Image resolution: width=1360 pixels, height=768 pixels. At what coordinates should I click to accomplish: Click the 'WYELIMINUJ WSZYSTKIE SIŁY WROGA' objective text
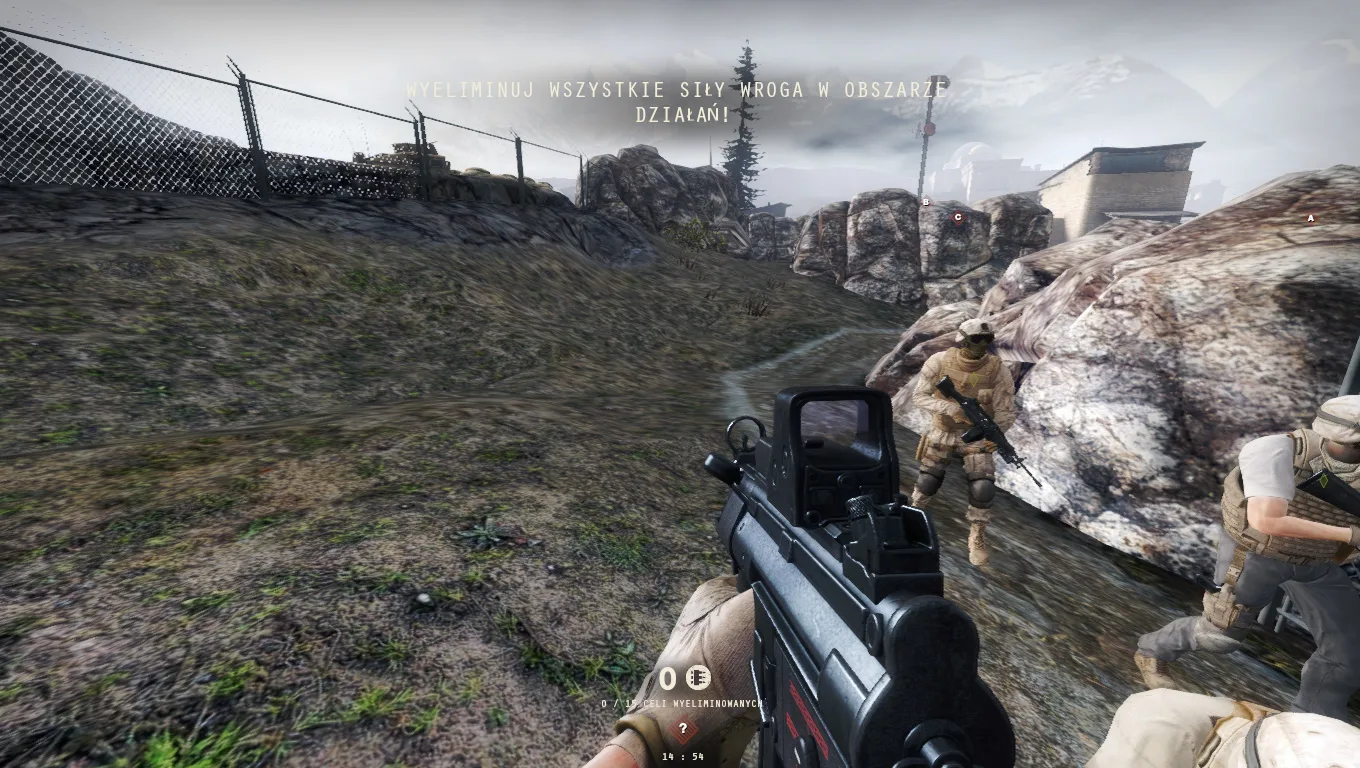676,89
